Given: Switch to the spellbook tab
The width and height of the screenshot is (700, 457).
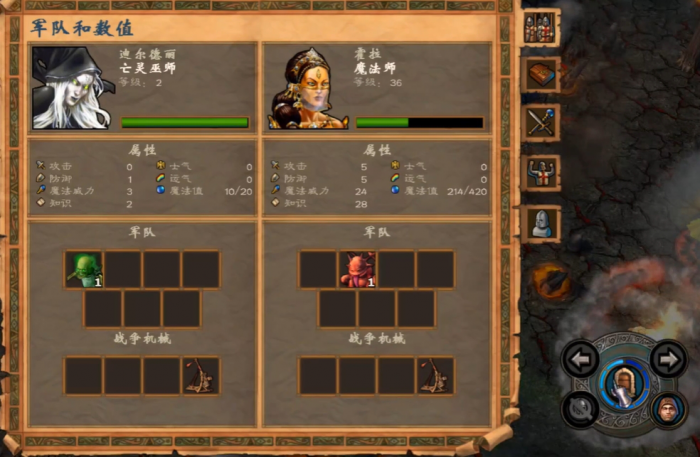Looking at the screenshot, I should coord(541,75).
